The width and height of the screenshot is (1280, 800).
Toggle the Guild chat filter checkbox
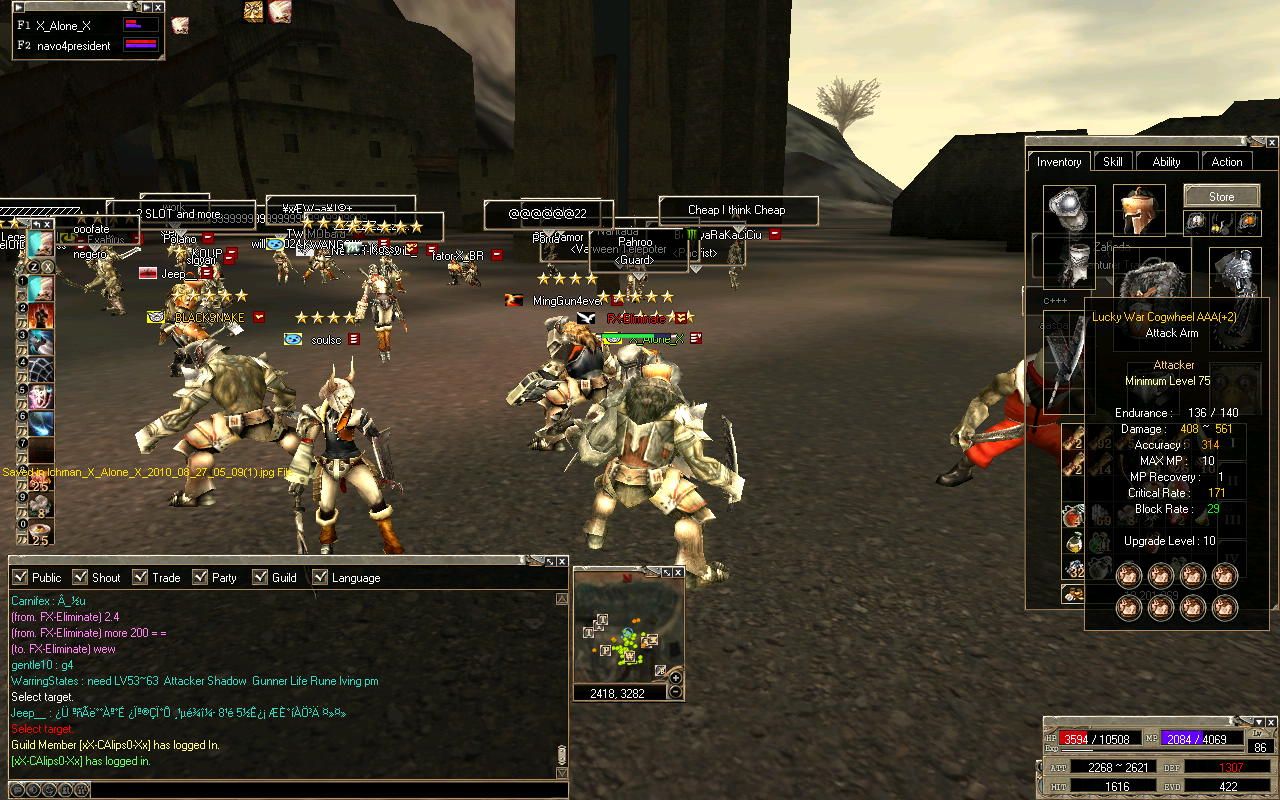point(260,577)
